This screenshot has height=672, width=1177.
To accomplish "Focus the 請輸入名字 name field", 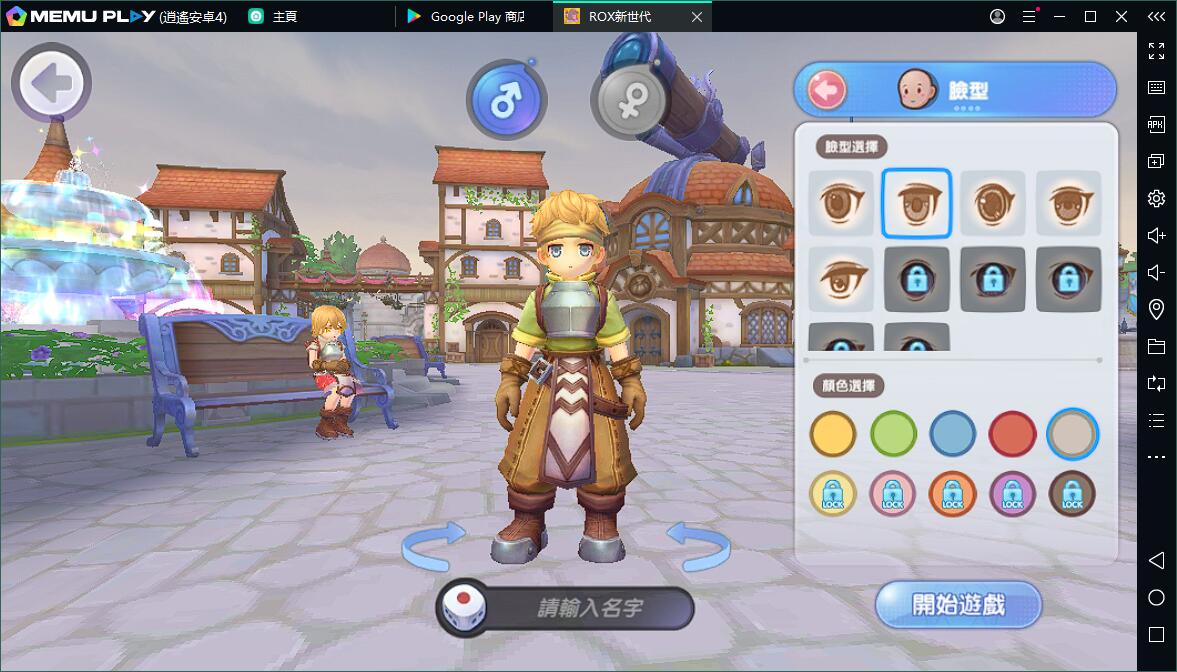I will coord(590,608).
